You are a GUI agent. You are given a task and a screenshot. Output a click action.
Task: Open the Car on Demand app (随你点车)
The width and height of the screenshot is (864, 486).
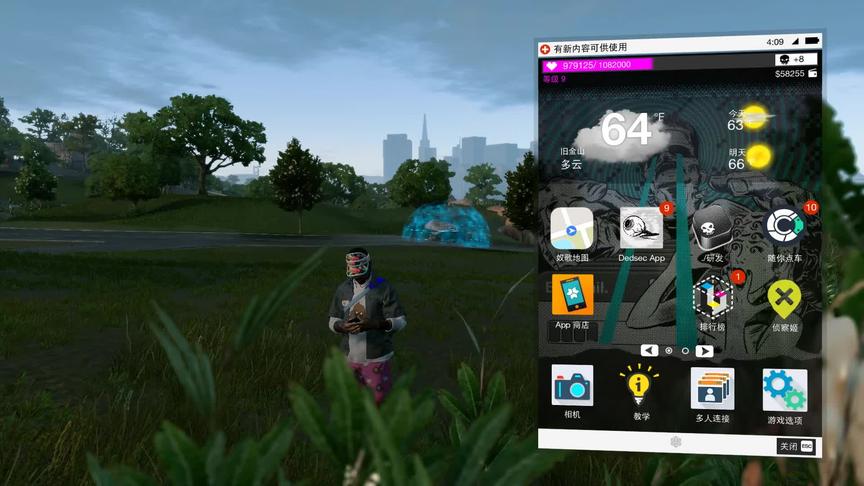[785, 227]
